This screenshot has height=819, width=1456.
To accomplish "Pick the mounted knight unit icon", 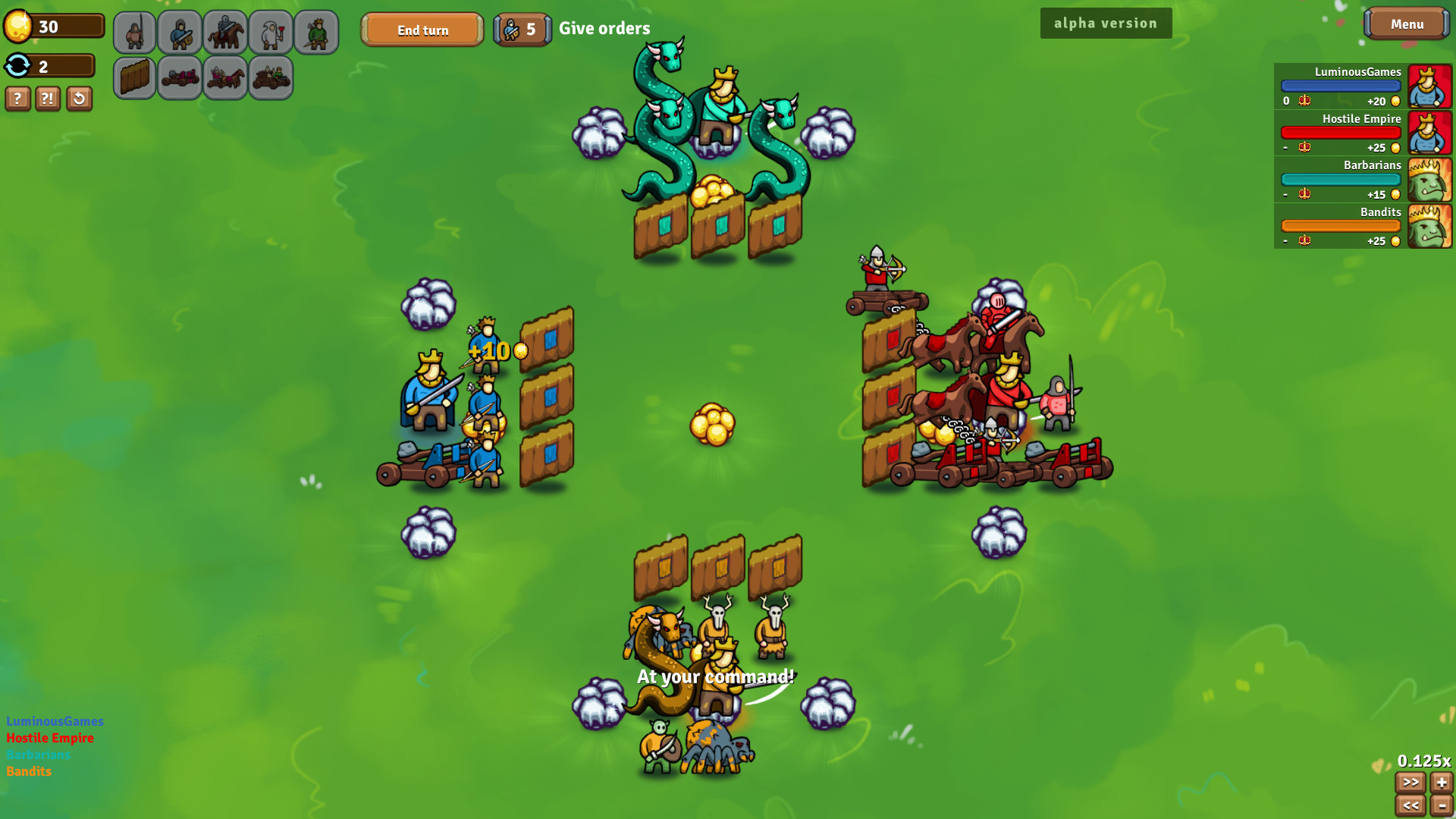I will pyautogui.click(x=225, y=32).
